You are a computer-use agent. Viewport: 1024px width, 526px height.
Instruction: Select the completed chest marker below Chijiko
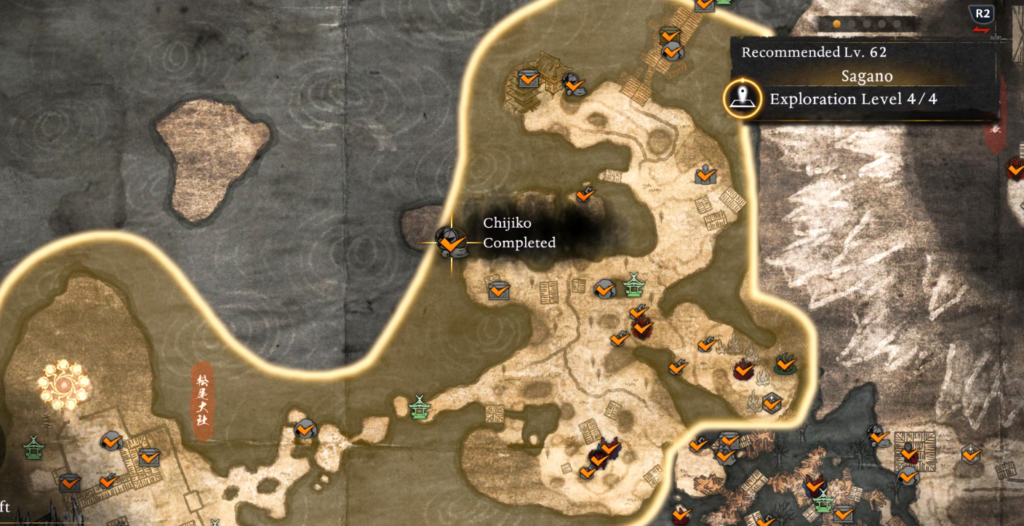click(498, 290)
